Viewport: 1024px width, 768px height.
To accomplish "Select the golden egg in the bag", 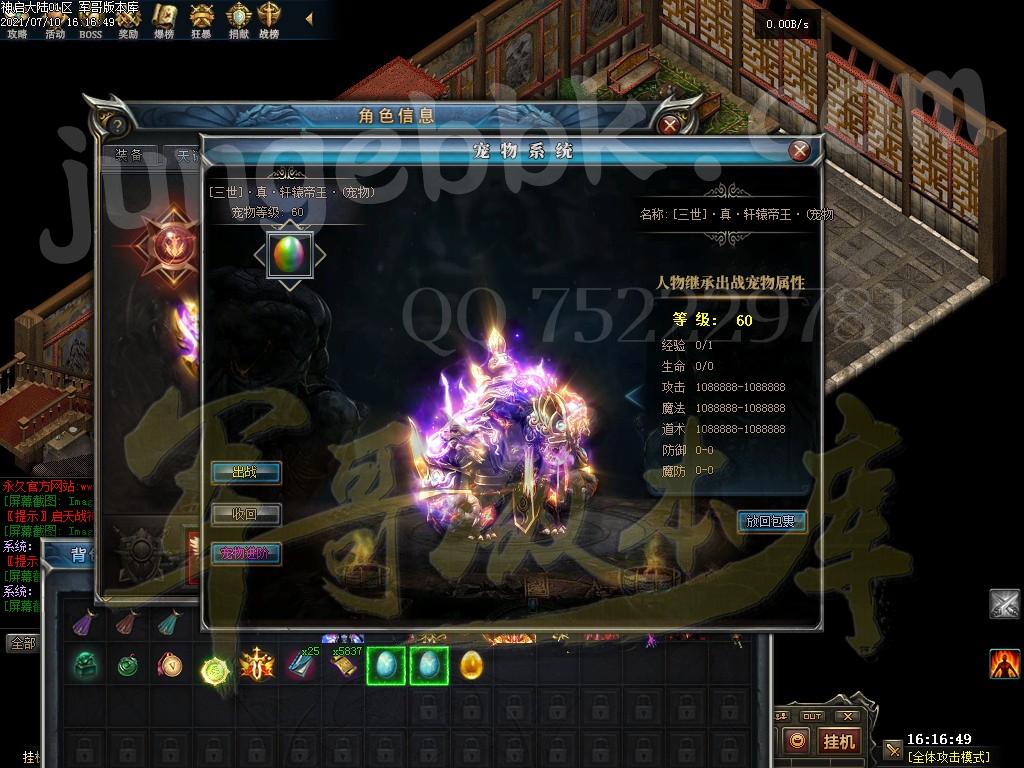I will coord(471,665).
